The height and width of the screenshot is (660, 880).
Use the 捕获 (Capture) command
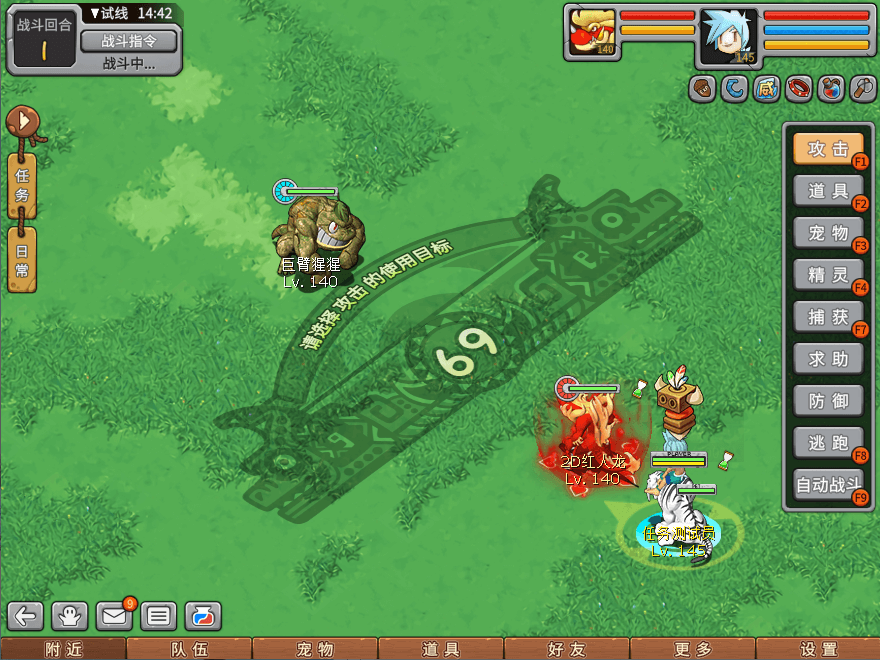point(828,317)
